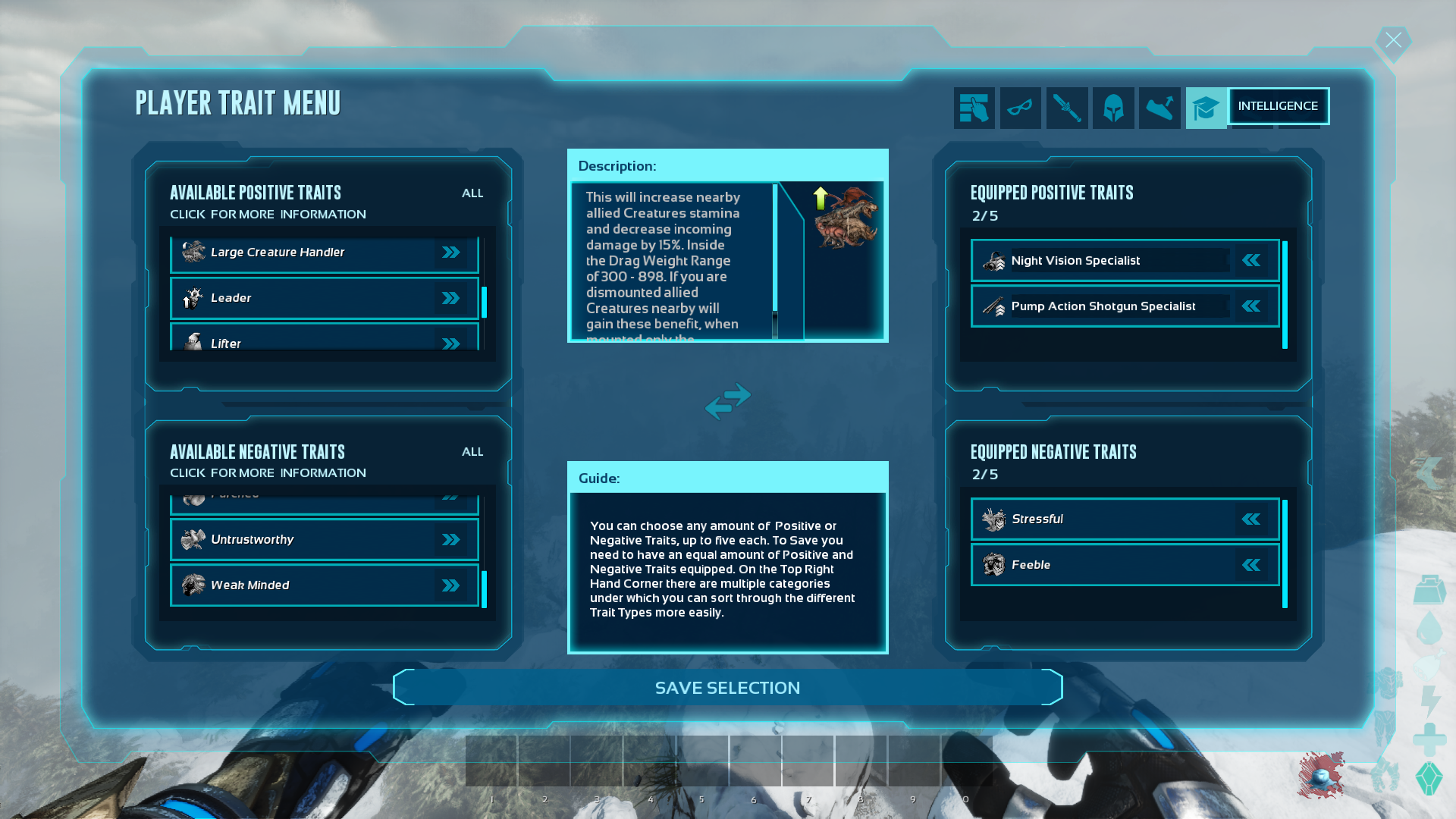Click the Night Vision Specialist trait icon

pyautogui.click(x=993, y=260)
